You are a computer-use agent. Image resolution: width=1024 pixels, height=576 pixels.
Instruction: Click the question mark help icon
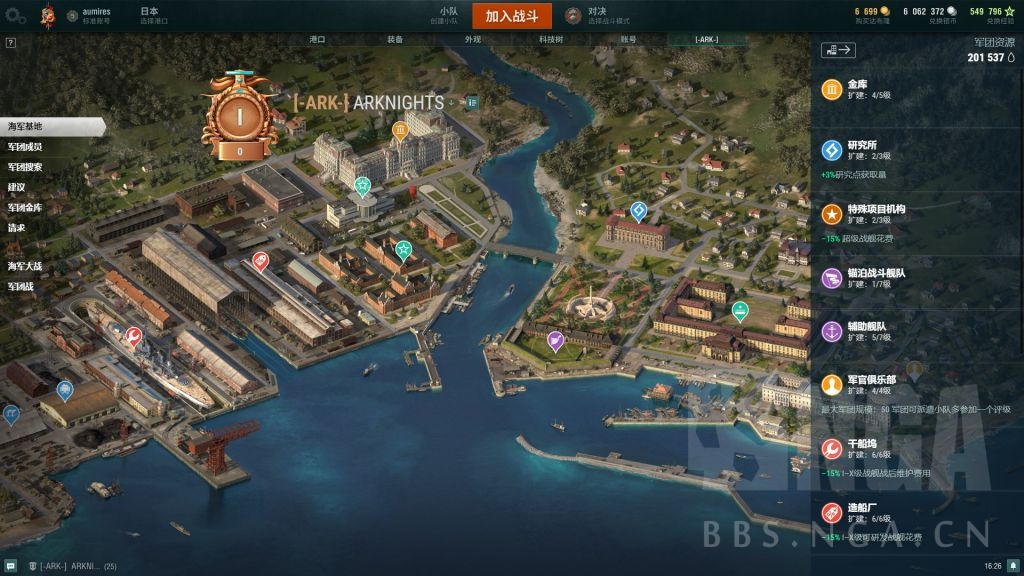[x=10, y=43]
